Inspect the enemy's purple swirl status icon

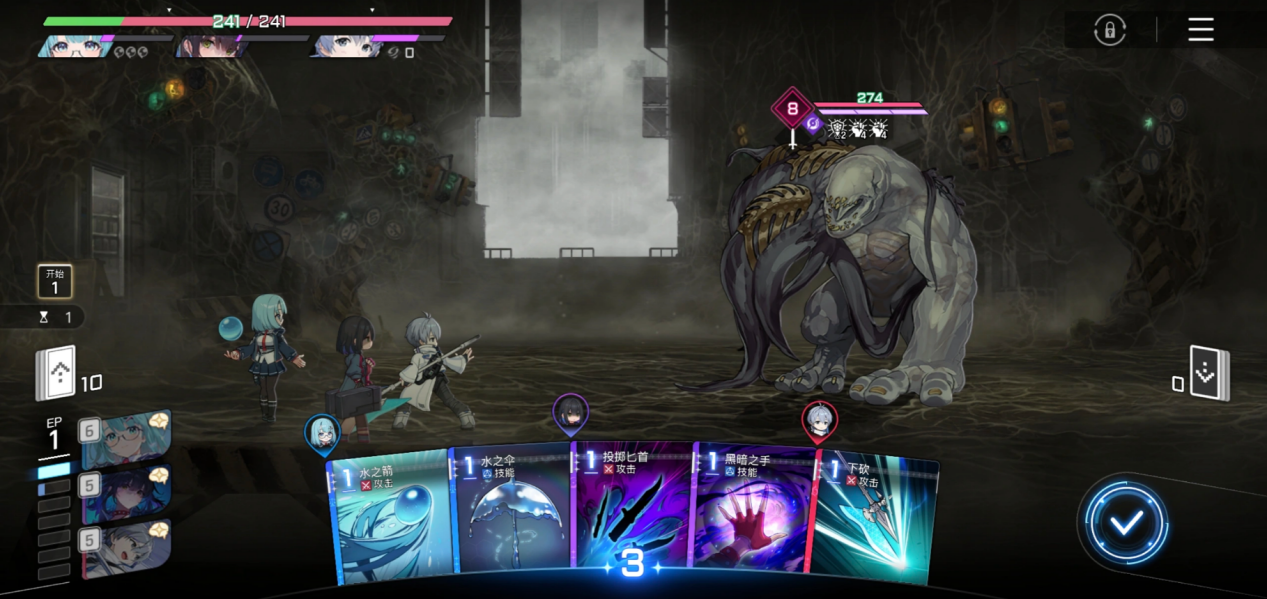pos(813,126)
